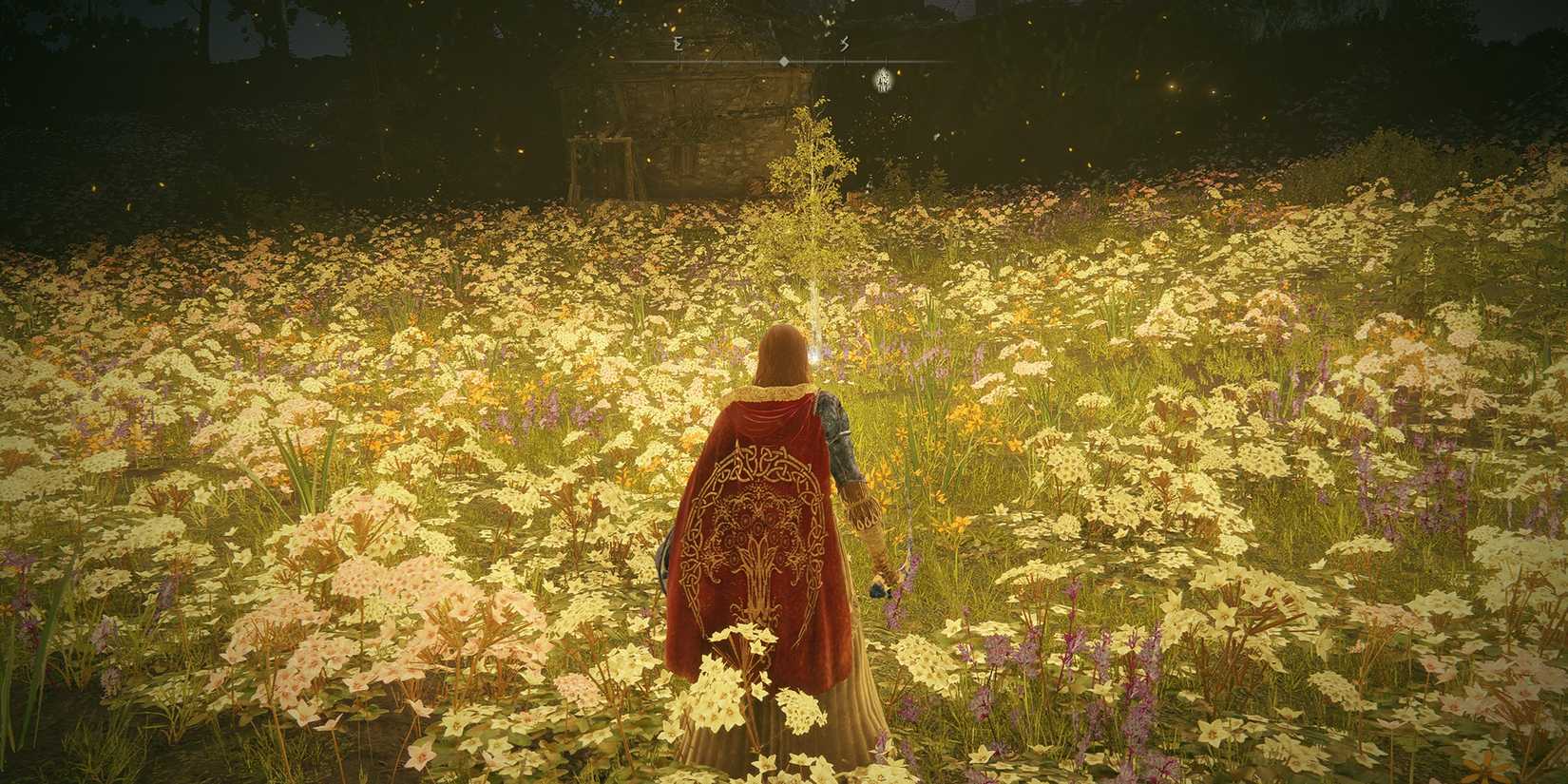The width and height of the screenshot is (1568, 784).
Task: Click the S rune symbol on the compass bar
Action: pyautogui.click(x=844, y=44)
